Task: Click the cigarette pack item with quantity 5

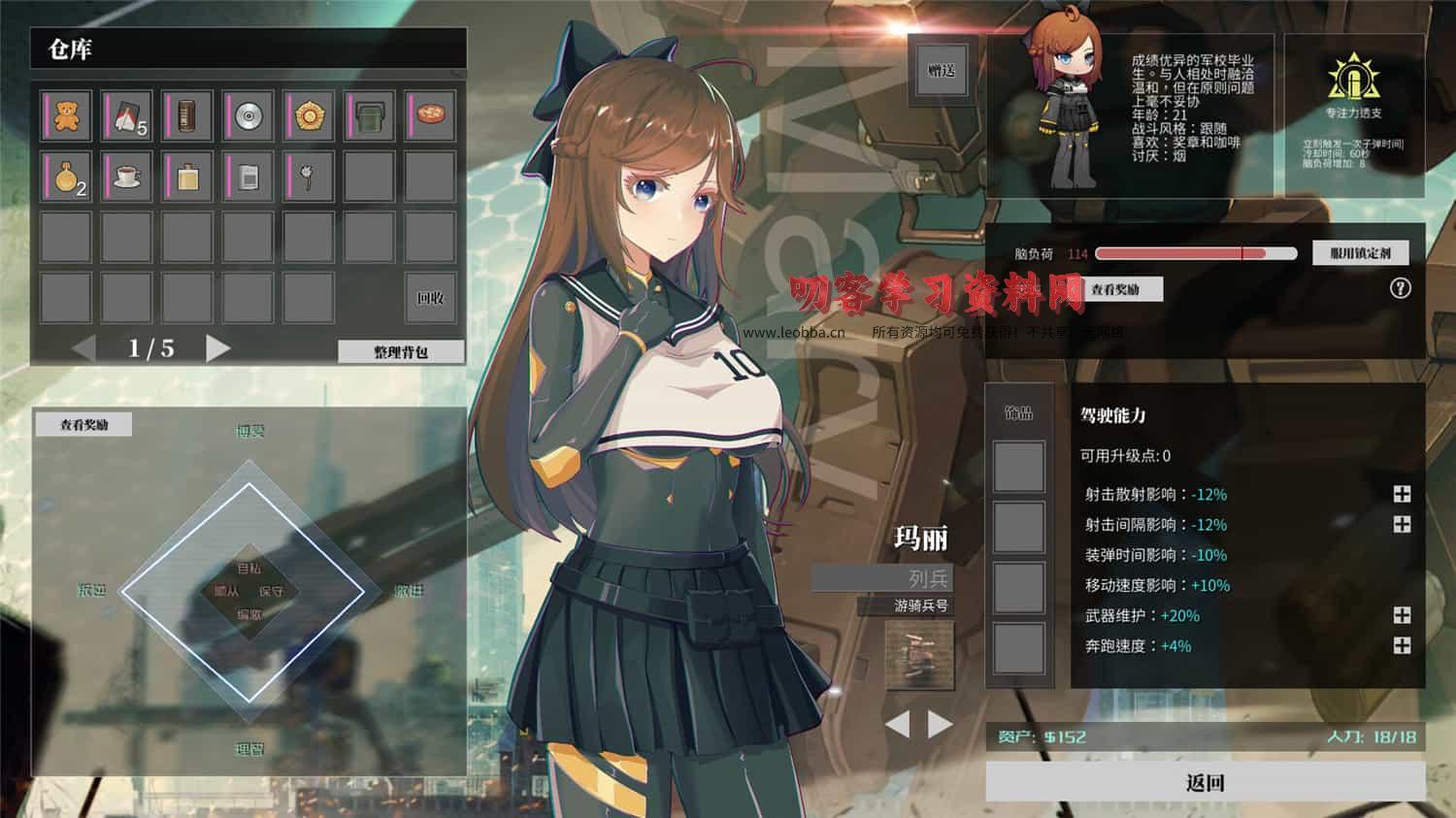Action: coord(125,115)
